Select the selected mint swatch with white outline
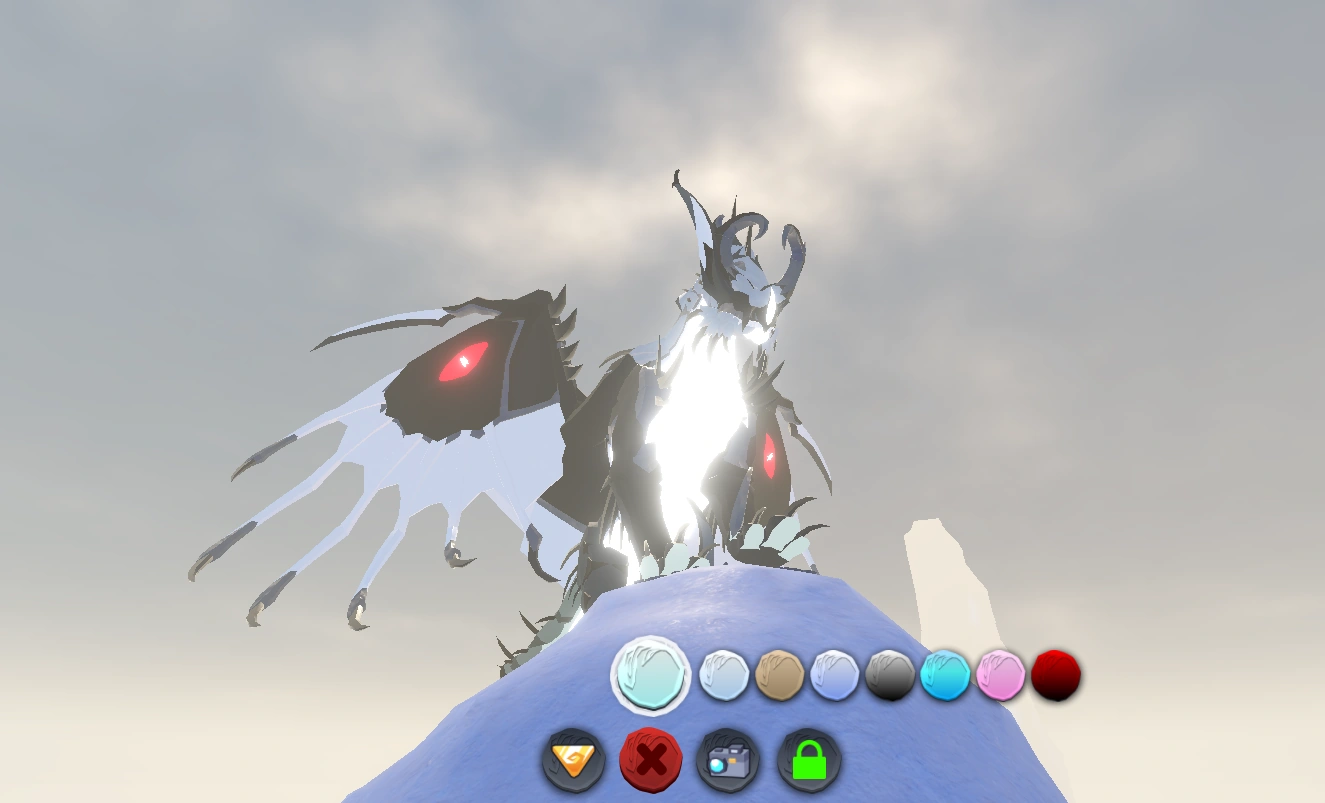Screen dimensions: 1325x803 [651, 675]
